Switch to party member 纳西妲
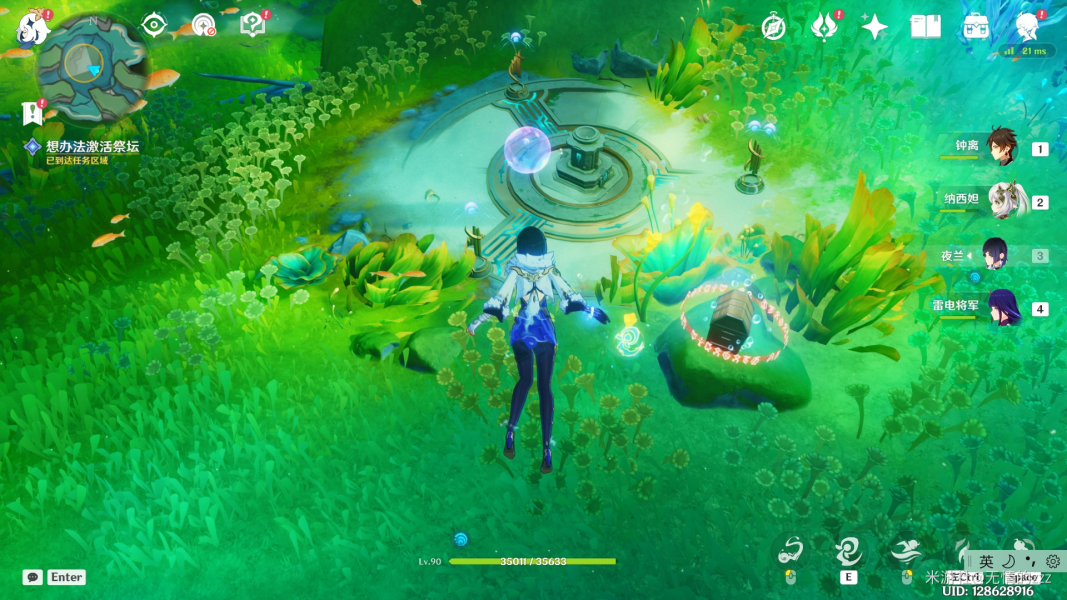This screenshot has height=600, width=1067. click(1004, 201)
